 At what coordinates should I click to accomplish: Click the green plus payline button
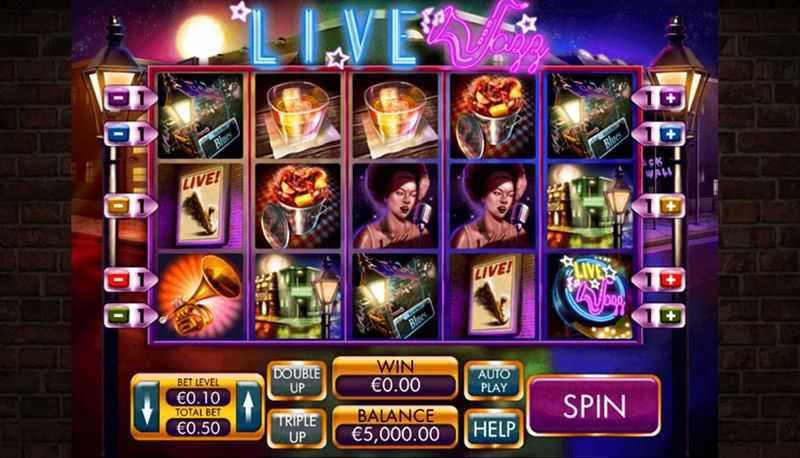(x=667, y=314)
